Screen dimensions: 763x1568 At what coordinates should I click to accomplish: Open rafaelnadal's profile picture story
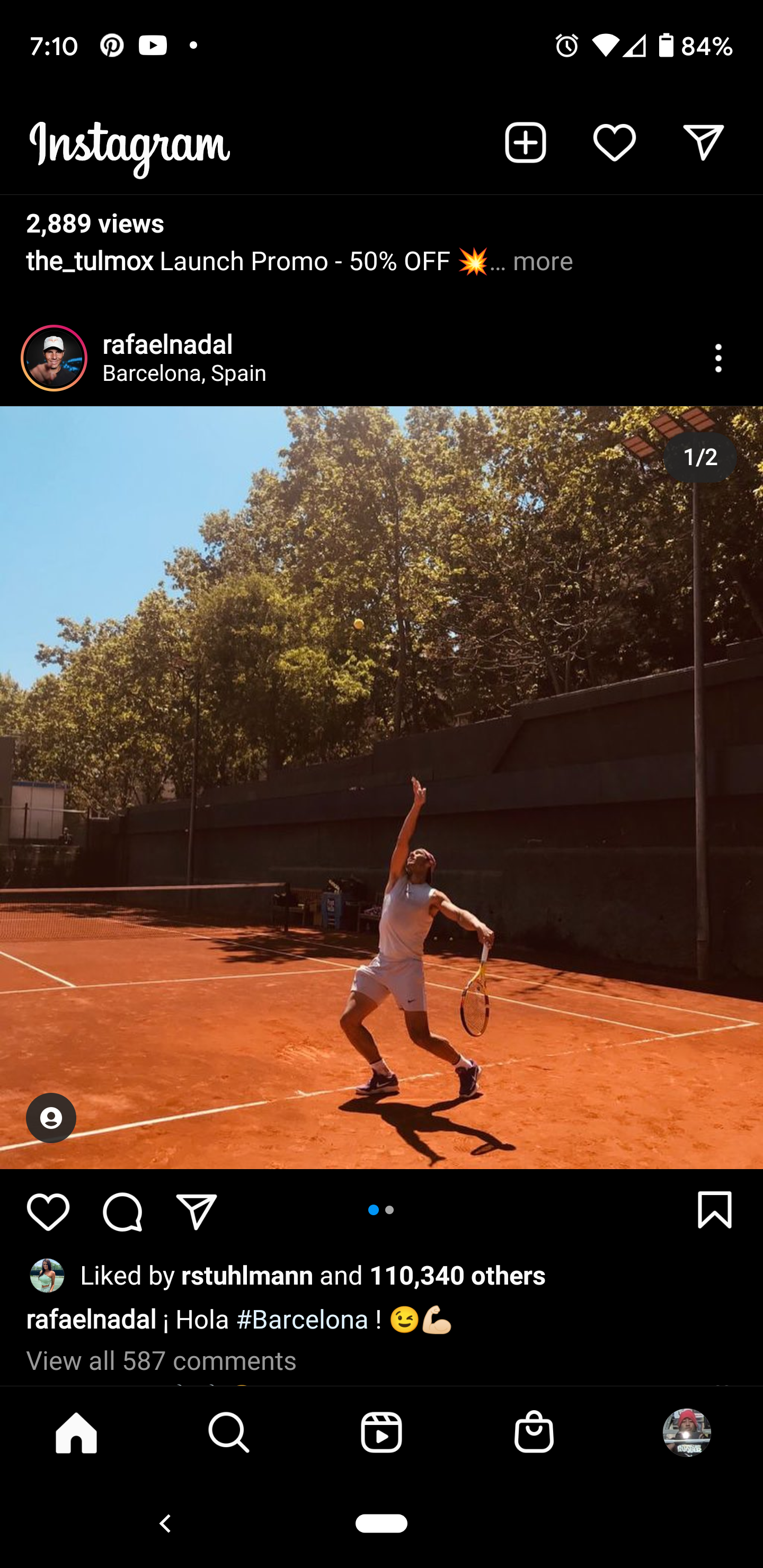tap(54, 358)
